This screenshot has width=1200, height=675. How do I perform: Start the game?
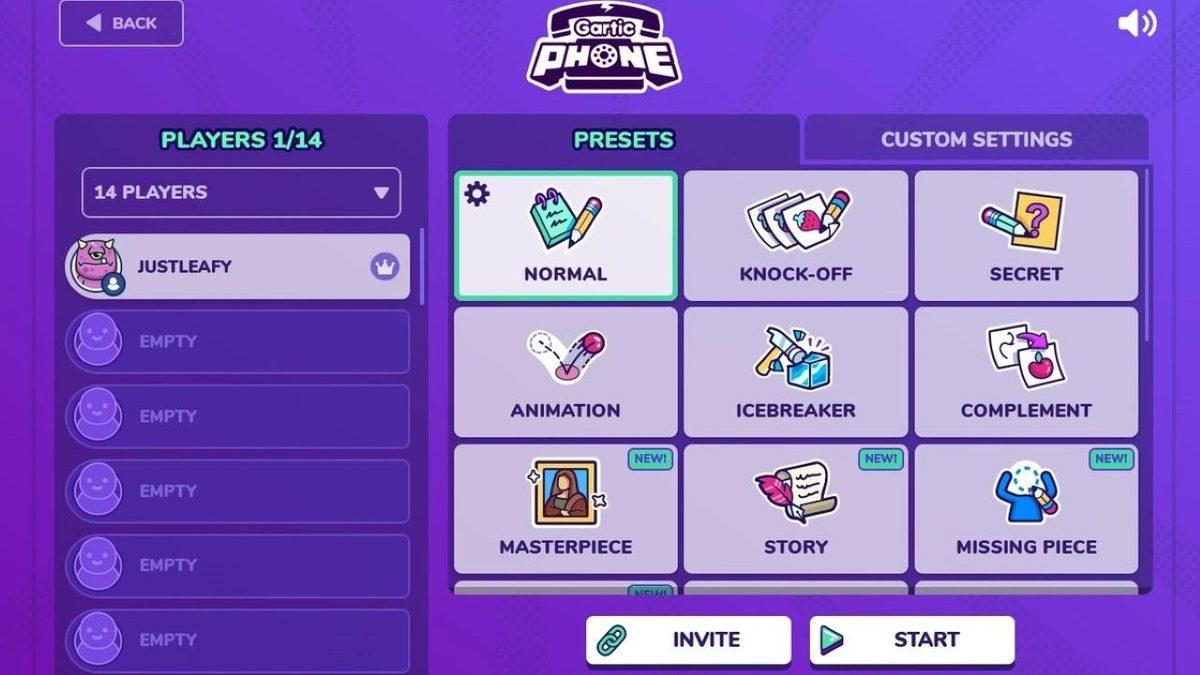[912, 640]
